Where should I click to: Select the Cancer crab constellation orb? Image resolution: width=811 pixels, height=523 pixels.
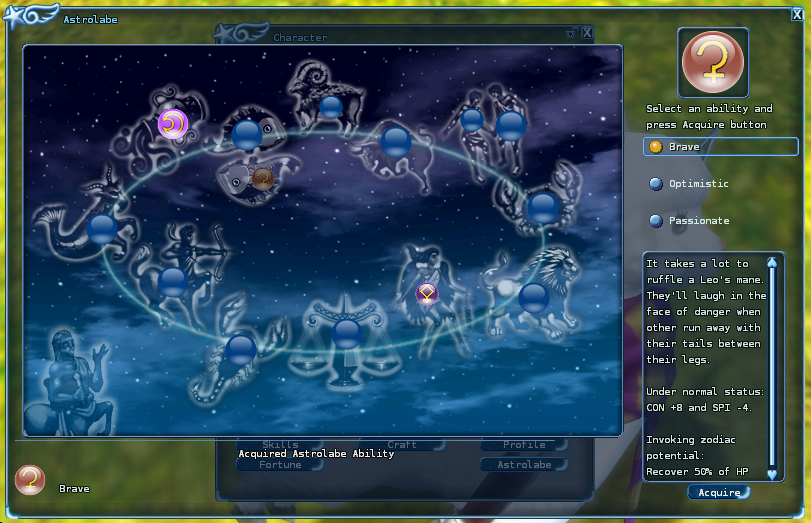(x=543, y=207)
